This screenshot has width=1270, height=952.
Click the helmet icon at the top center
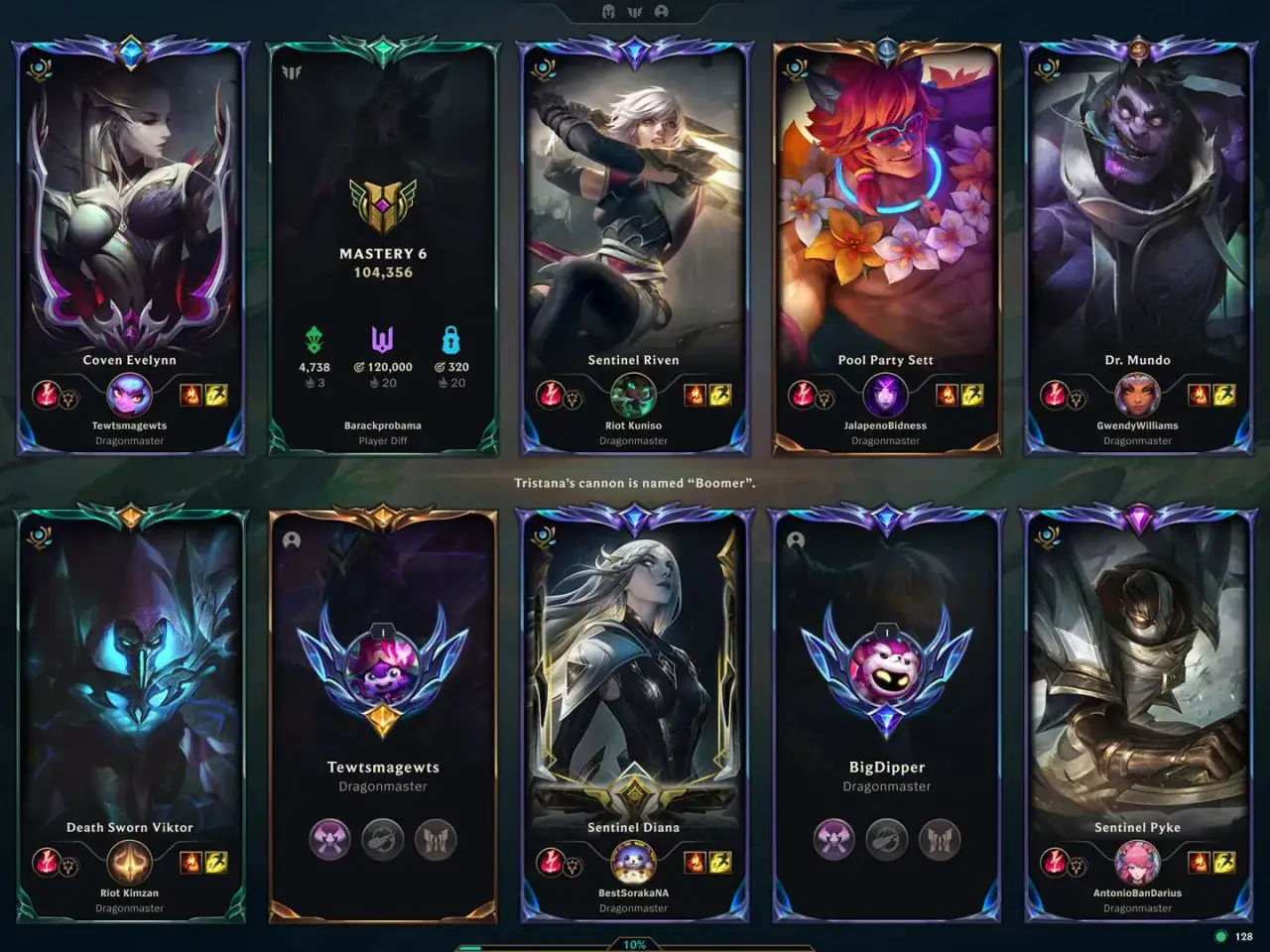point(606,13)
